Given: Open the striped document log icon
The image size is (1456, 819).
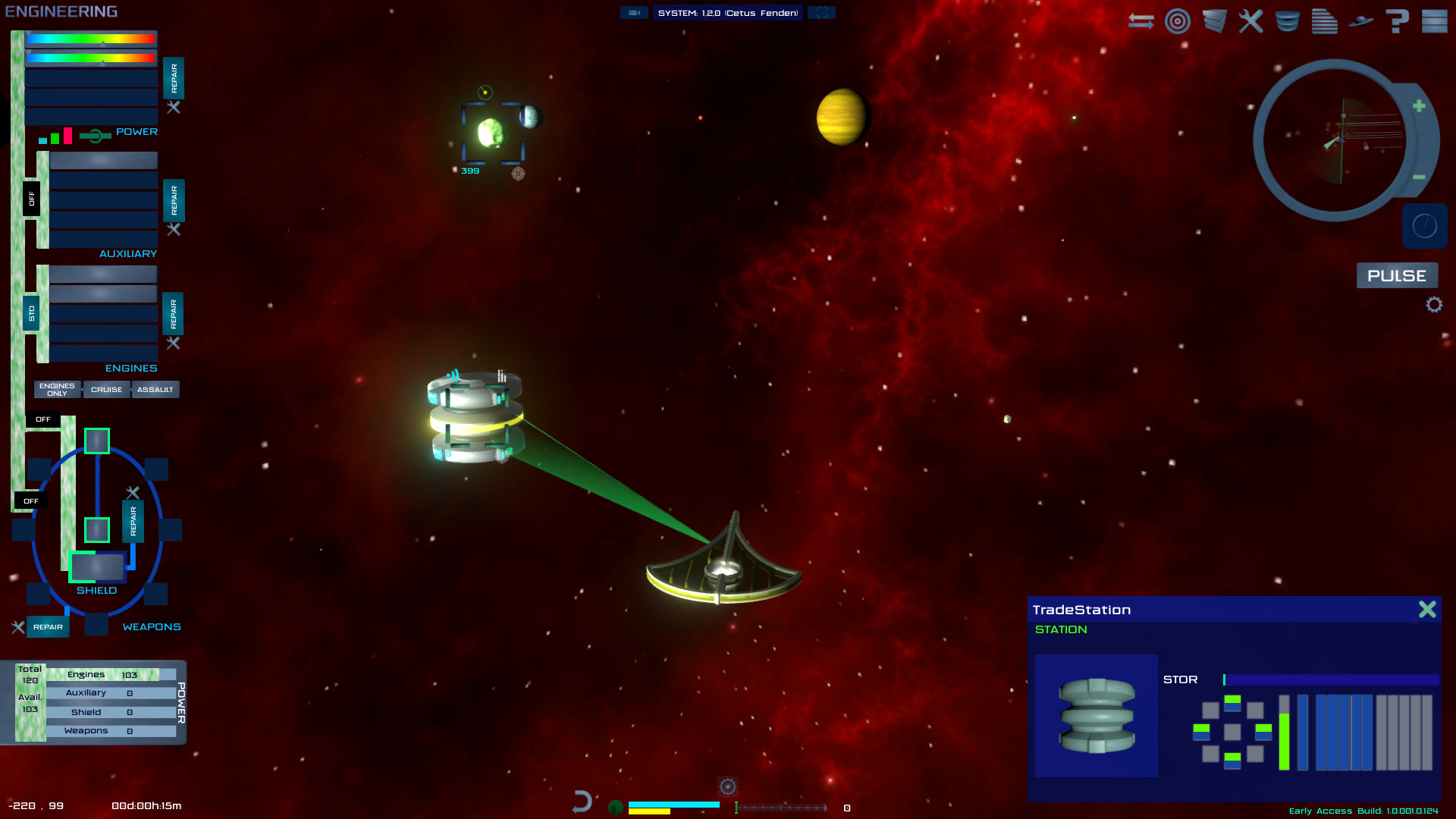Looking at the screenshot, I should tap(1324, 21).
